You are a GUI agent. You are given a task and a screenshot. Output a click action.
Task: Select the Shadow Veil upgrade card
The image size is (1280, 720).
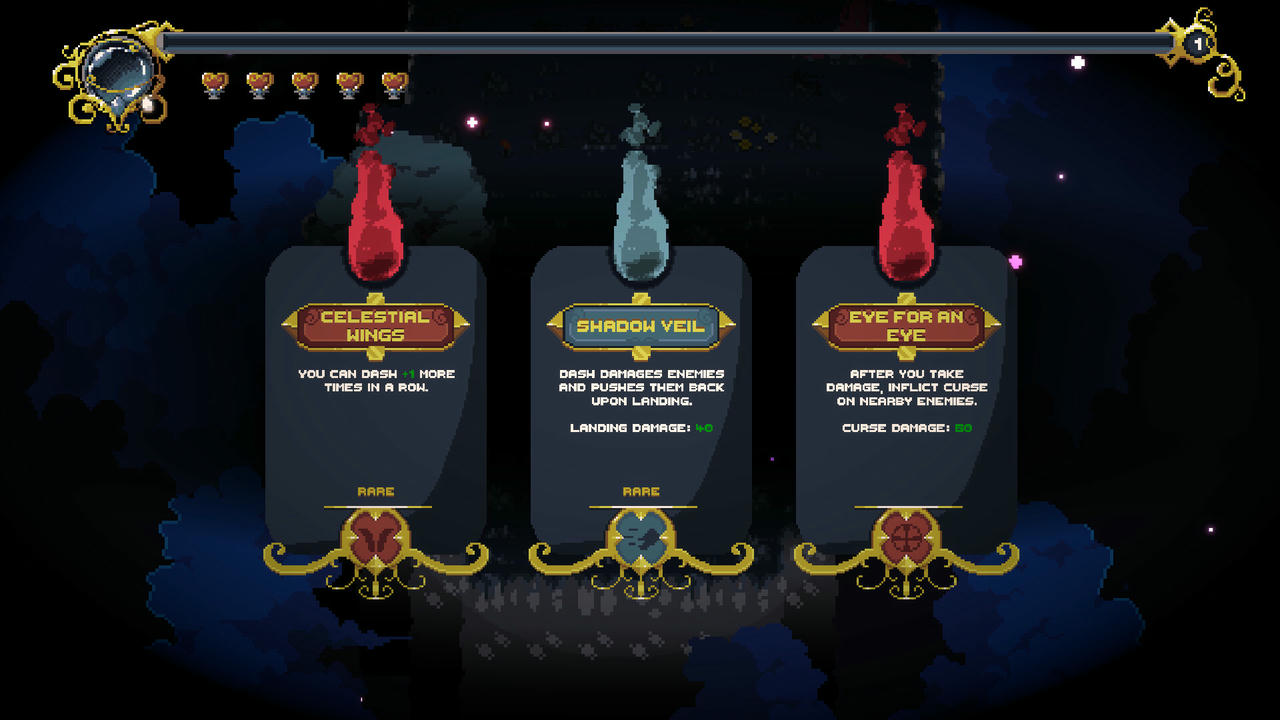tap(641, 400)
